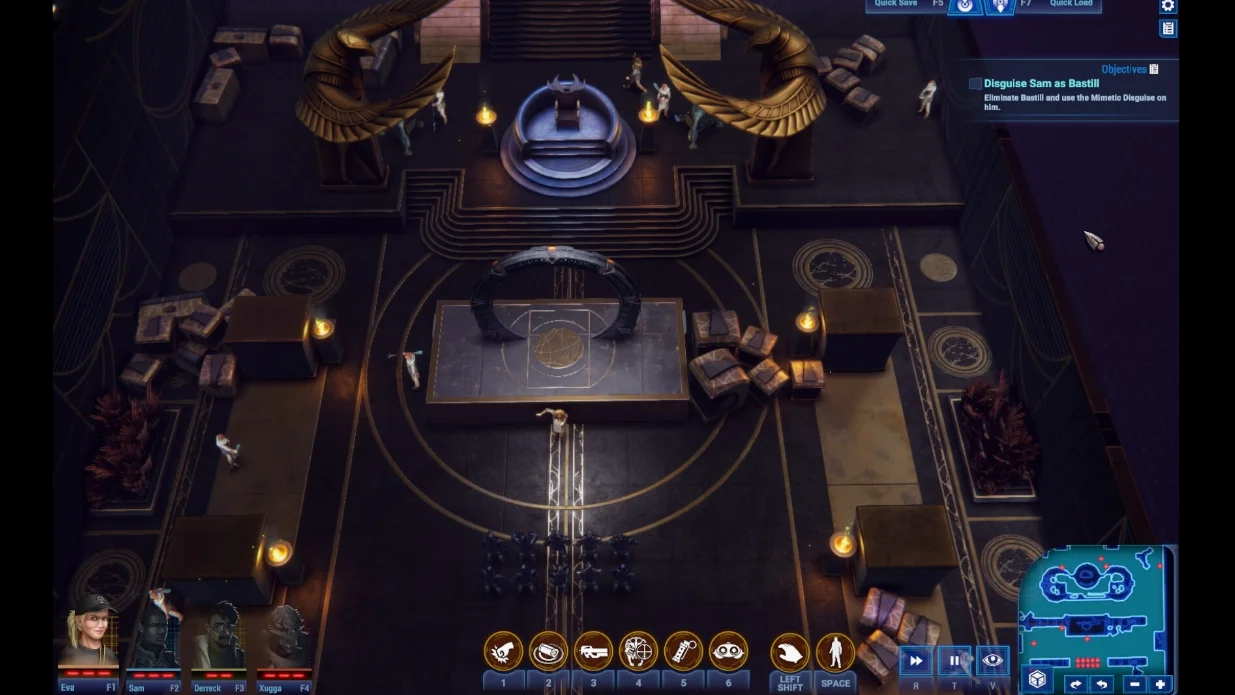Viewport: 1235px width, 695px height.
Task: Activate the grabbing hand action
Action: (x=790, y=653)
